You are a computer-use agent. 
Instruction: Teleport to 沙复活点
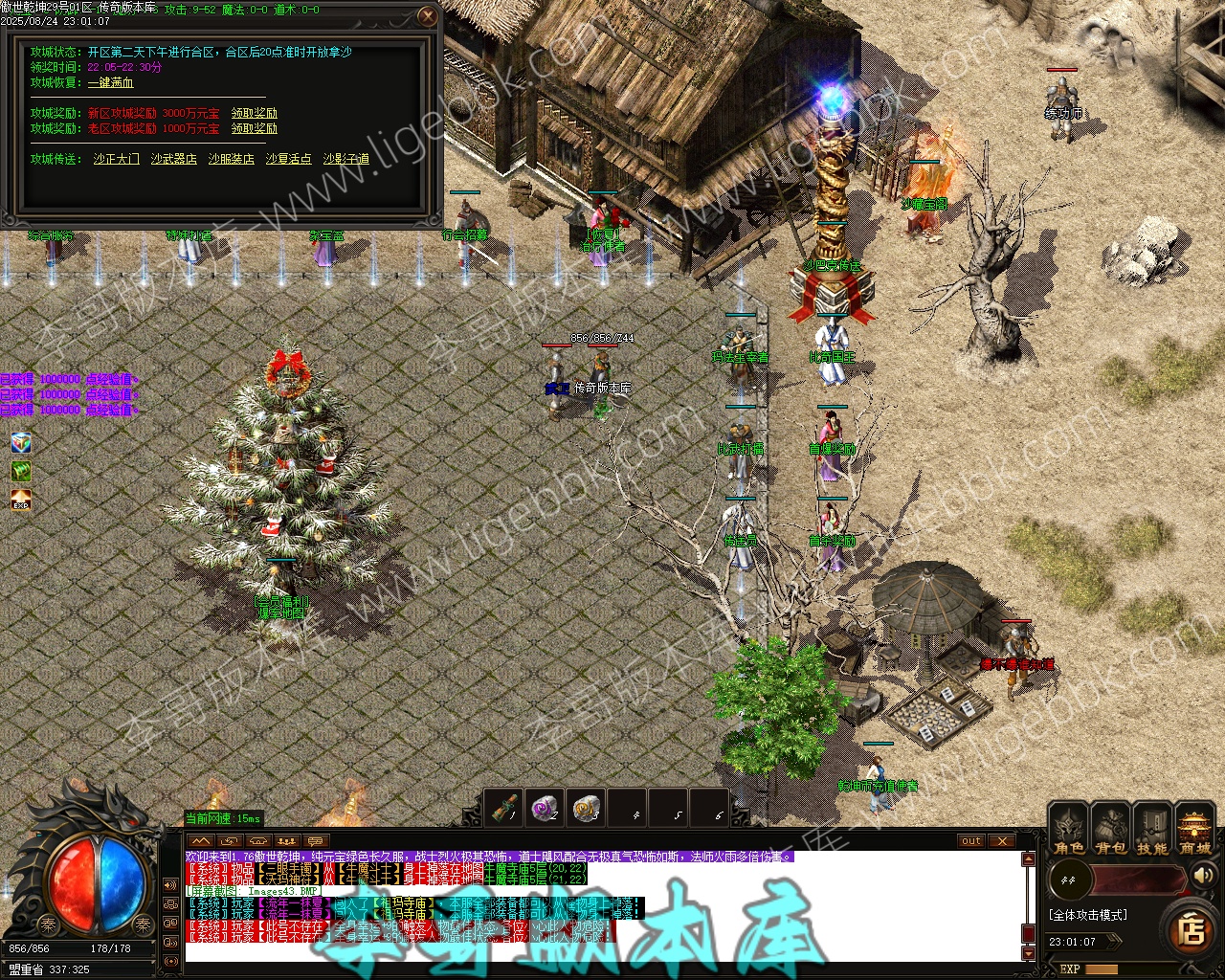pos(288,159)
